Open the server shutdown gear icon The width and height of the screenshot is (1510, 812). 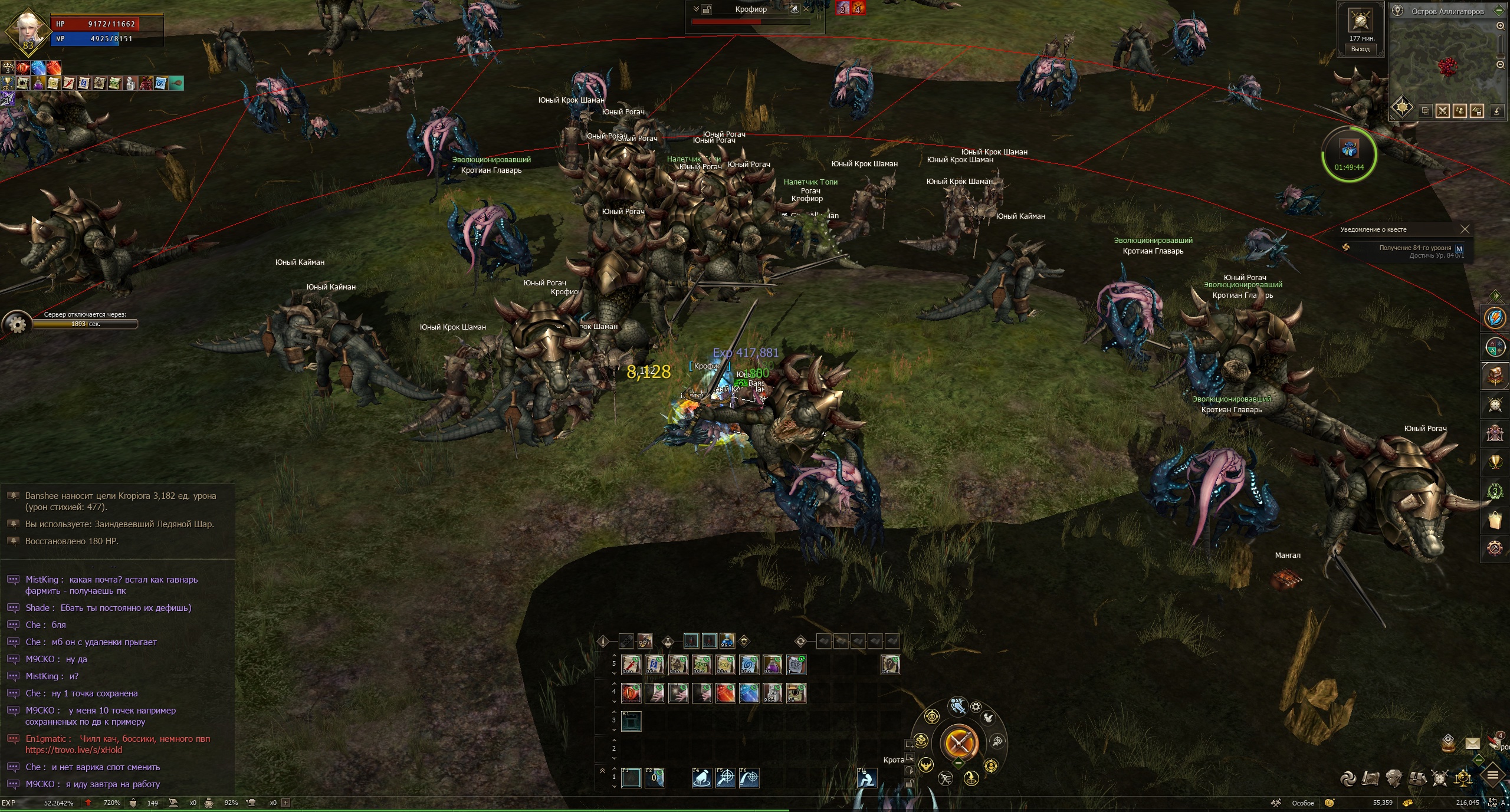(x=17, y=324)
